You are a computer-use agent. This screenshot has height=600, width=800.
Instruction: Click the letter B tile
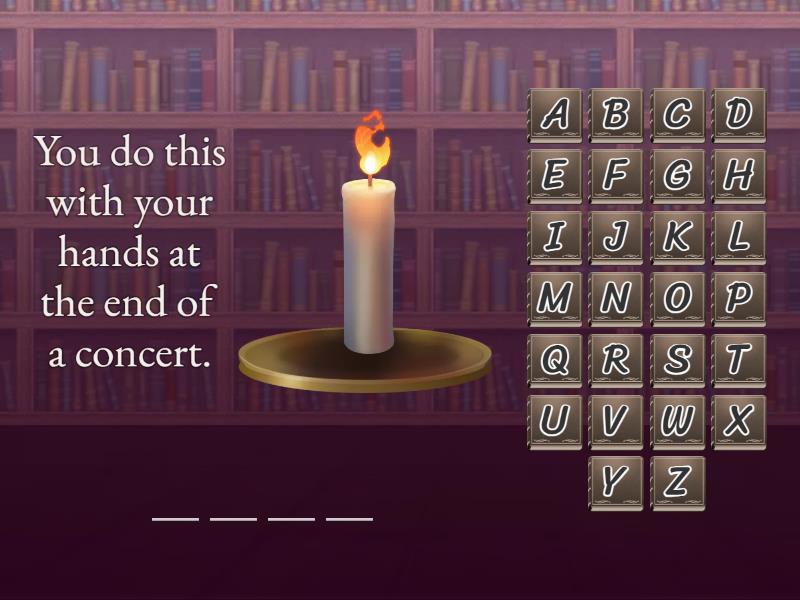coord(616,115)
